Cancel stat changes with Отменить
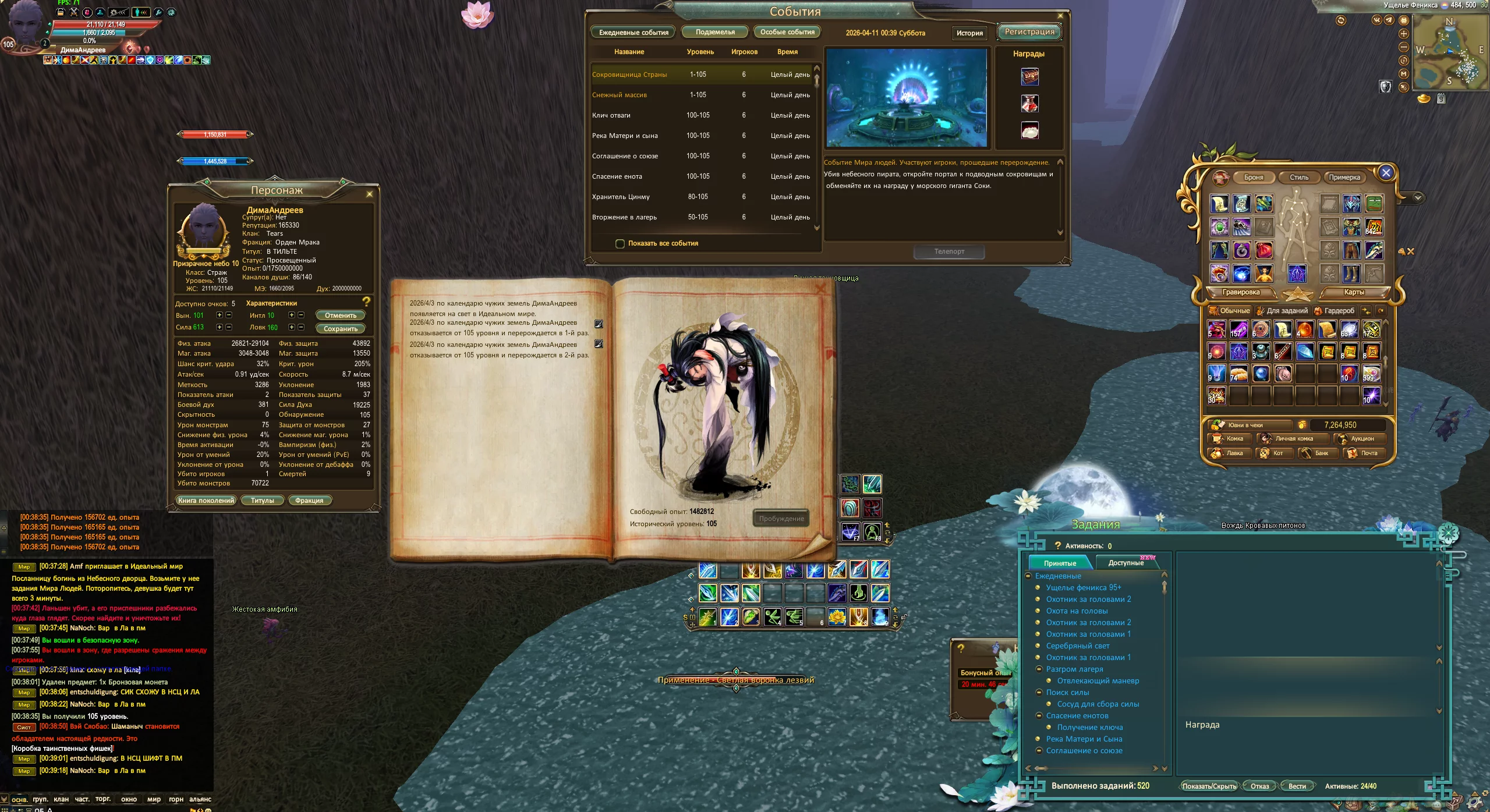This screenshot has height=812, width=1490. pos(340,315)
